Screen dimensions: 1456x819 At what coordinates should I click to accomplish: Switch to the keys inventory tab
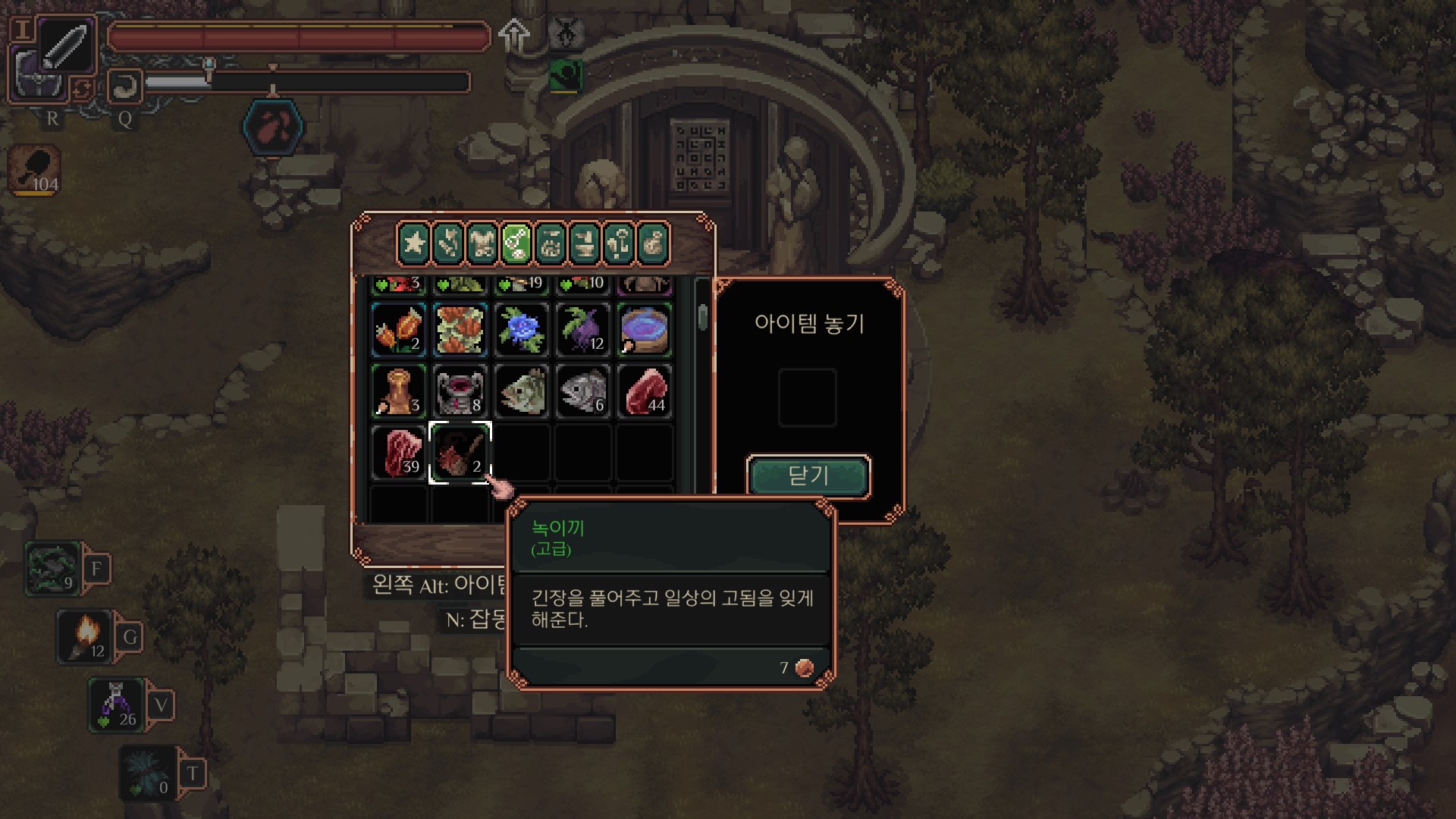pyautogui.click(x=619, y=243)
